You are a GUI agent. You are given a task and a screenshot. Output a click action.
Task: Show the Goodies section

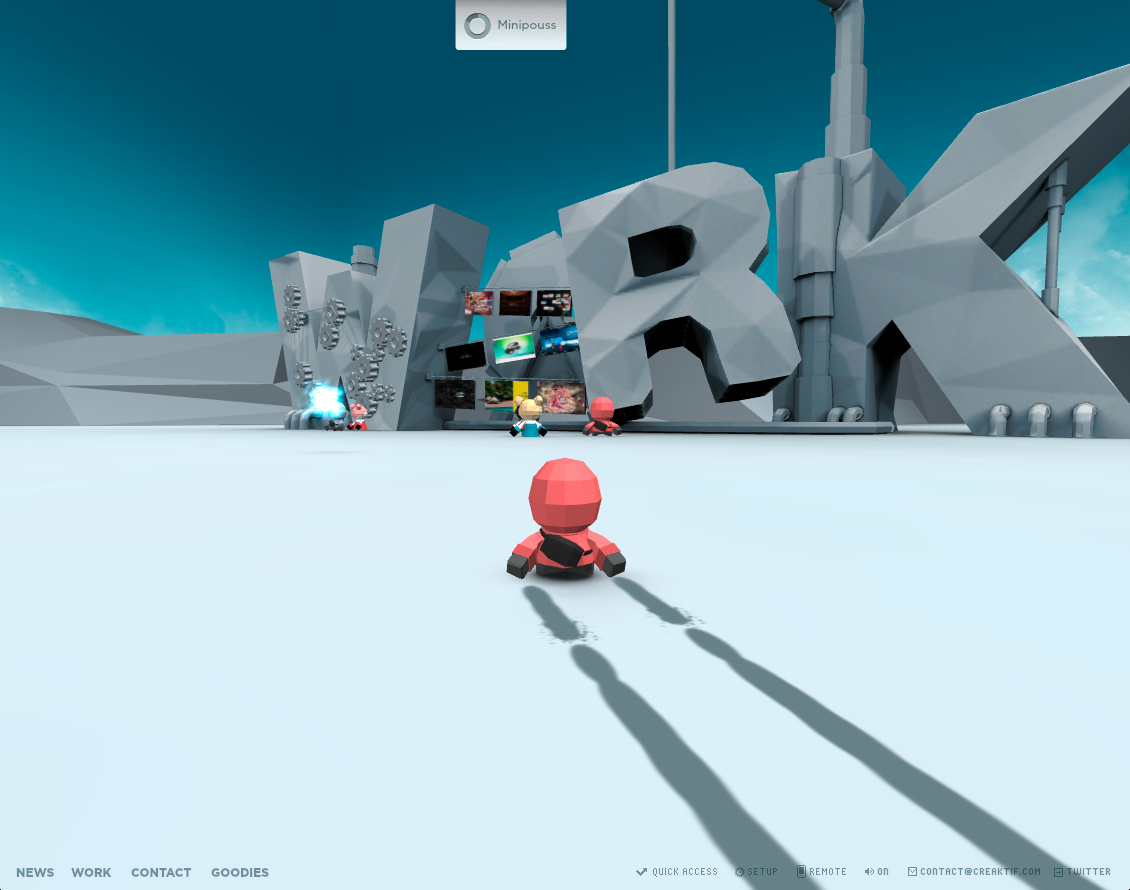click(x=240, y=873)
